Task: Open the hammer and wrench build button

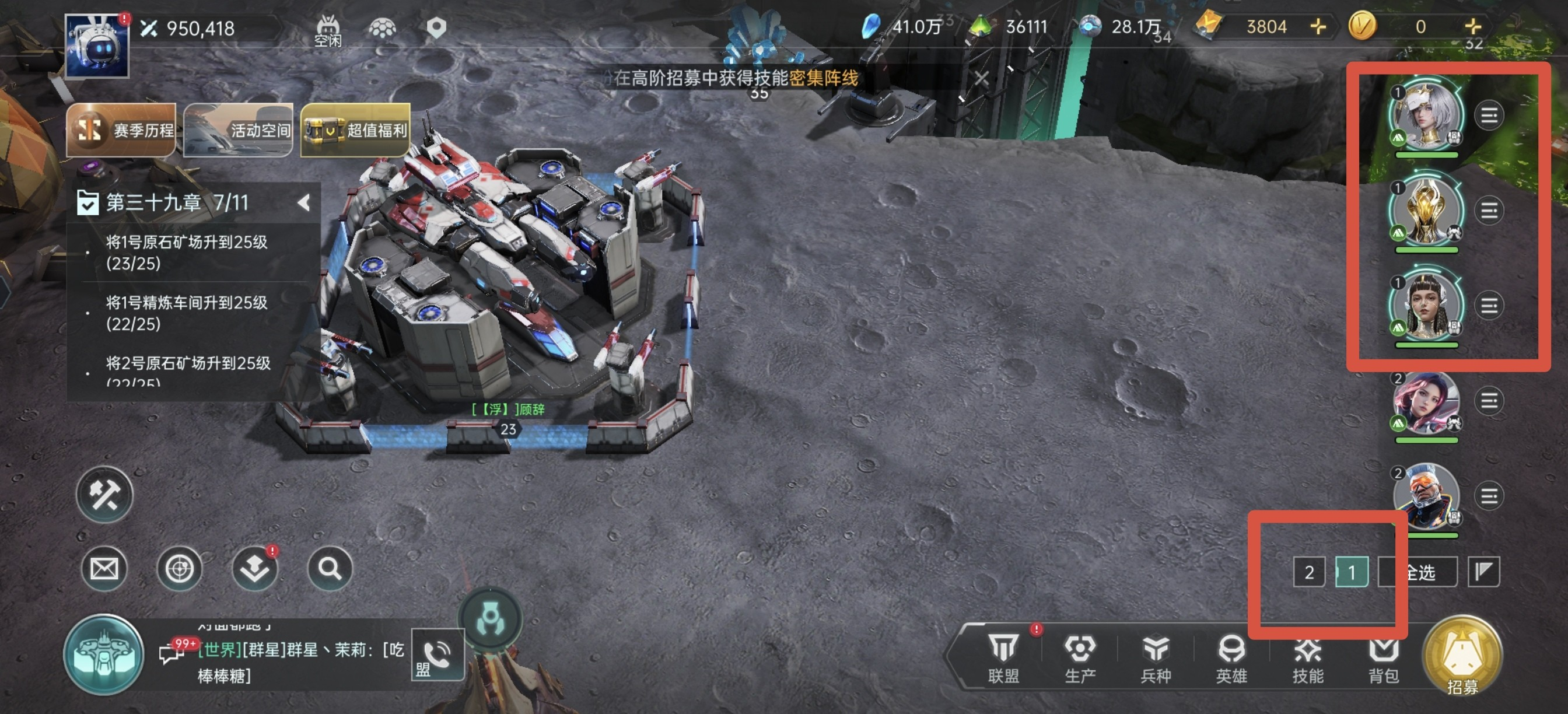Action: click(104, 494)
